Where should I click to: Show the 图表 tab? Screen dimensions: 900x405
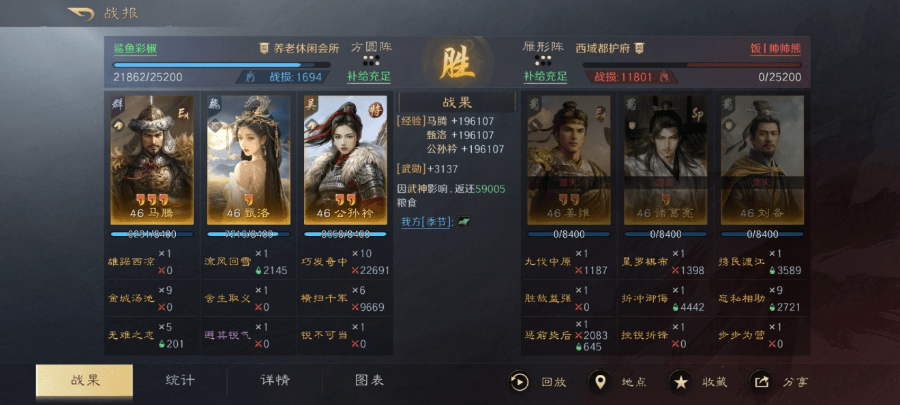click(x=369, y=381)
